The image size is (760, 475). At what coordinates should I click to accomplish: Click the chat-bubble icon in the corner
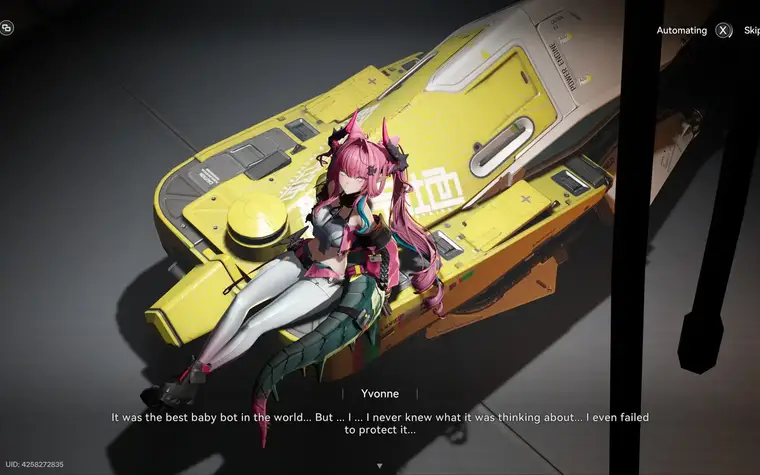[x=7, y=28]
